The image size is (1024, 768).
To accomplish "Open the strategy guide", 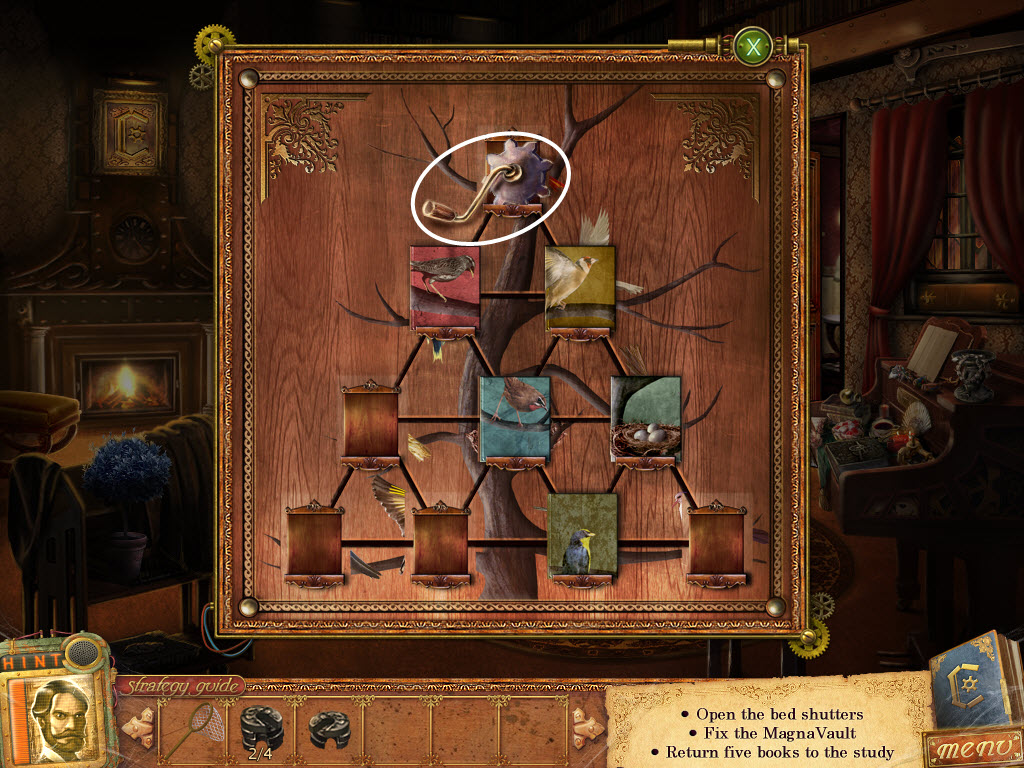I will click(181, 686).
